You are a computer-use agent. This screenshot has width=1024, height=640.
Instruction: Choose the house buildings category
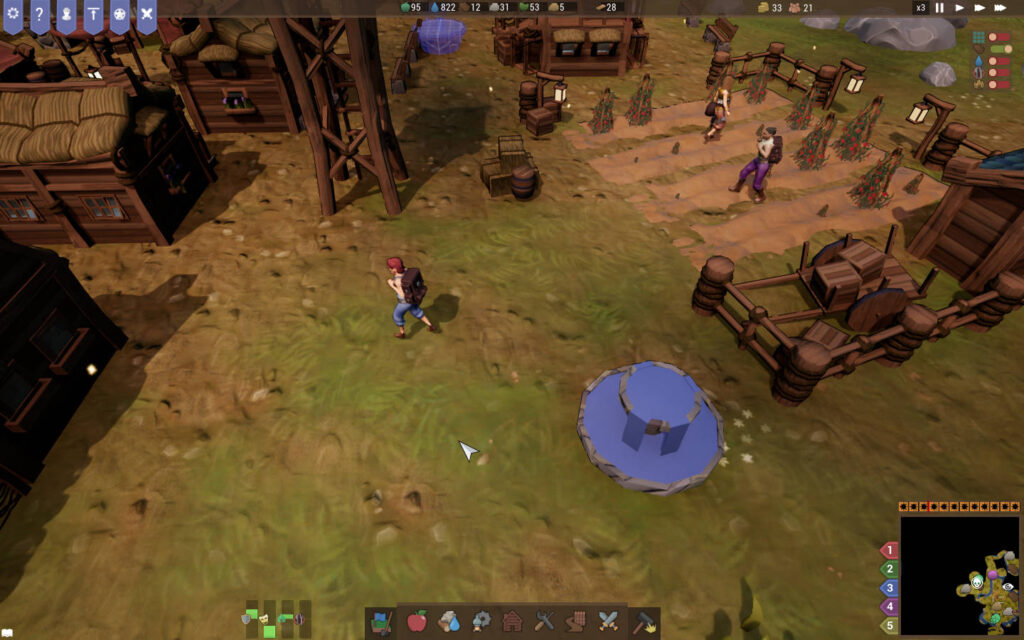point(512,622)
